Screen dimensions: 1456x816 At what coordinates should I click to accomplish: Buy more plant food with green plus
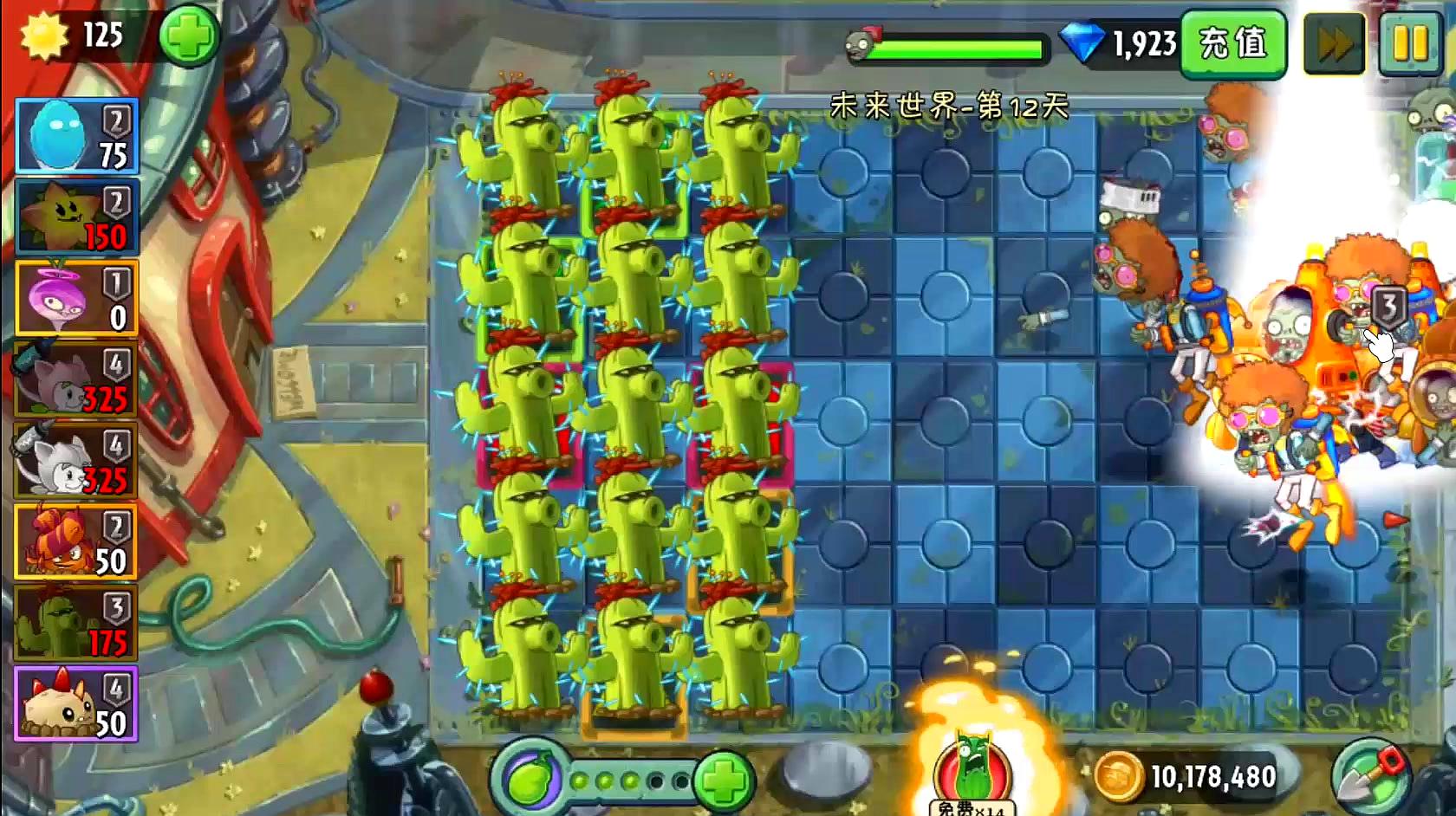click(x=723, y=780)
